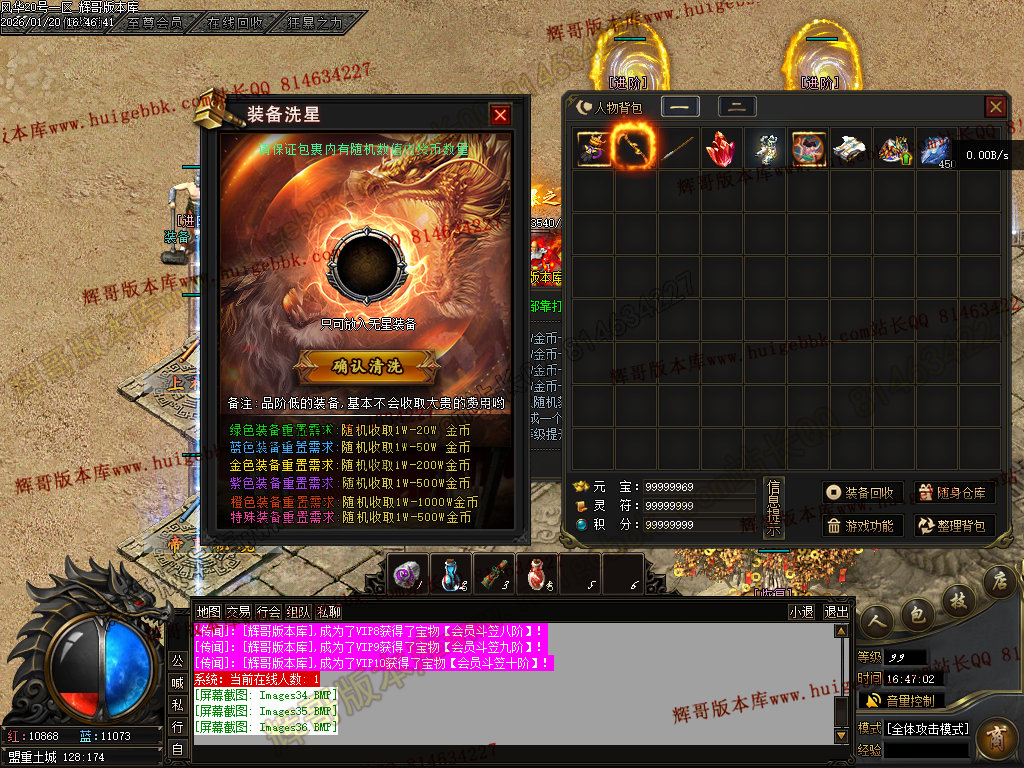Click the 确认清洗 confirm wash button

(366, 367)
